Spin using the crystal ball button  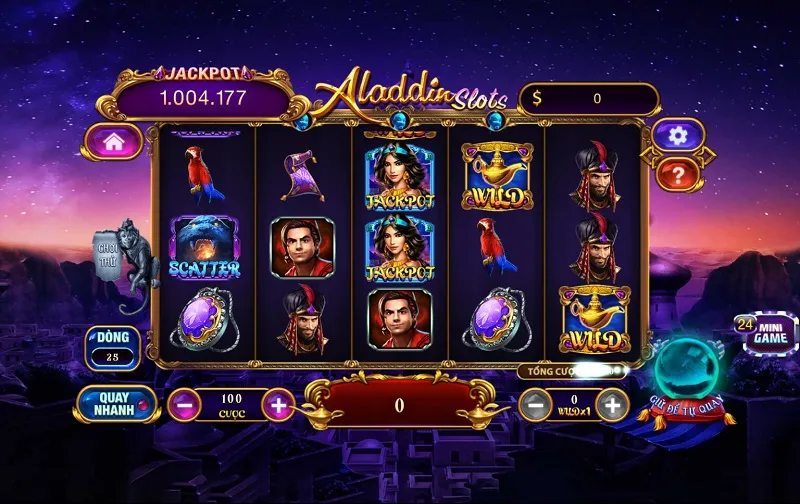click(x=687, y=371)
